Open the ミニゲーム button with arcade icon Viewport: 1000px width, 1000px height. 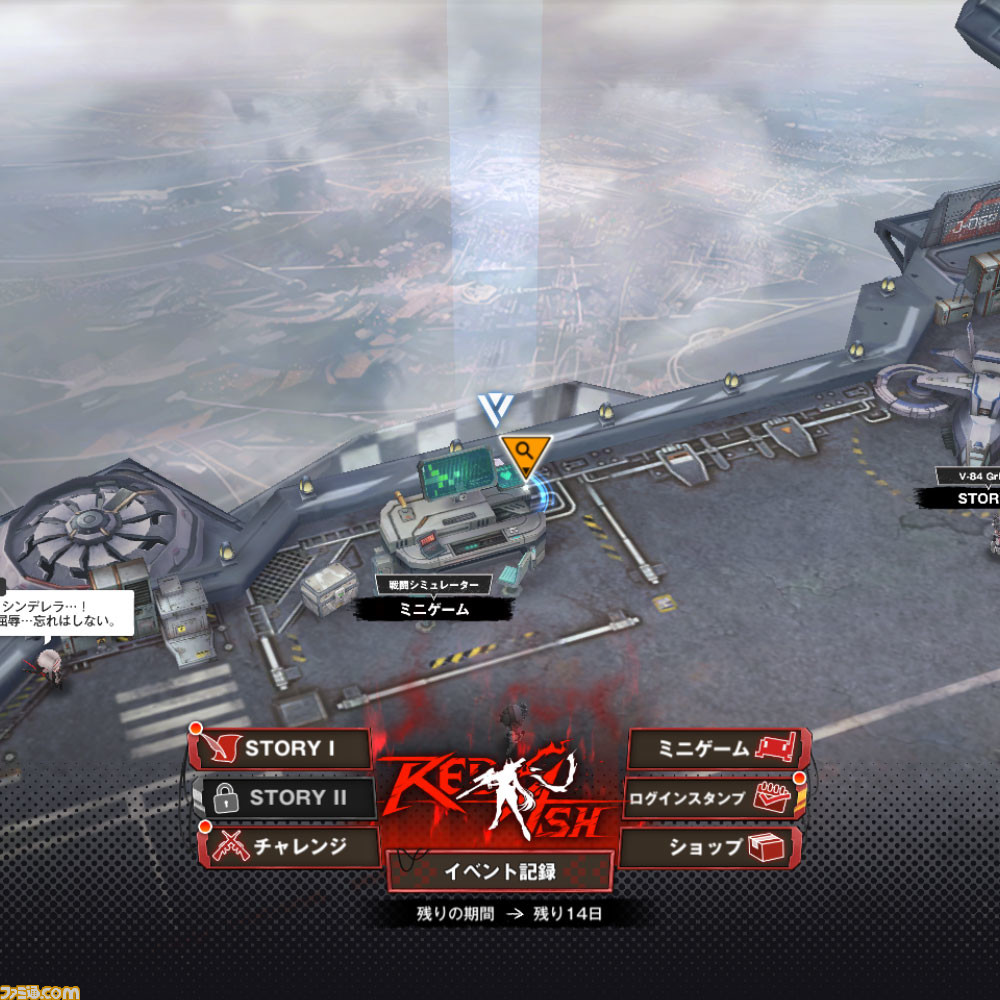tap(716, 749)
